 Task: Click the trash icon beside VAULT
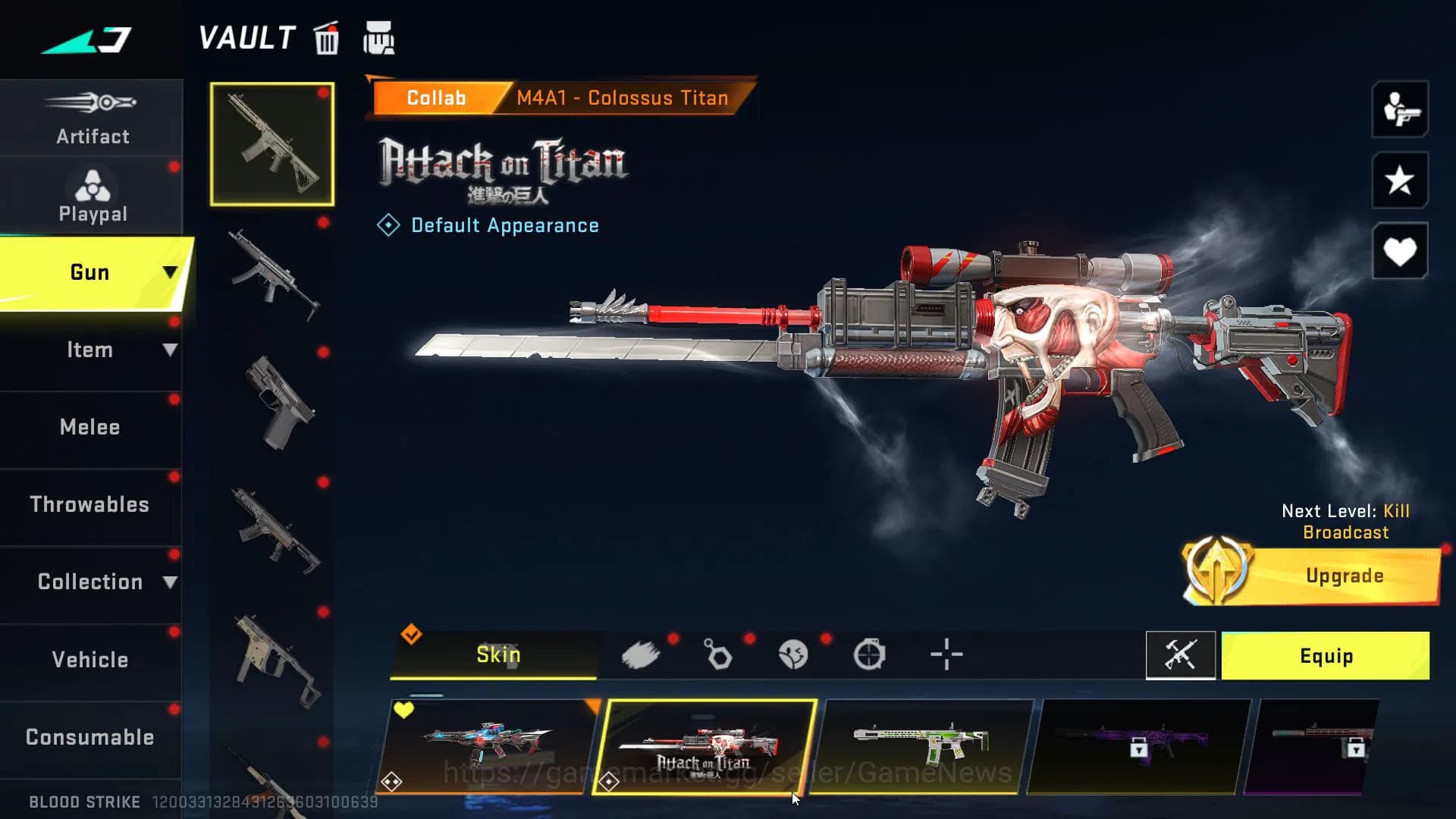pos(326,39)
